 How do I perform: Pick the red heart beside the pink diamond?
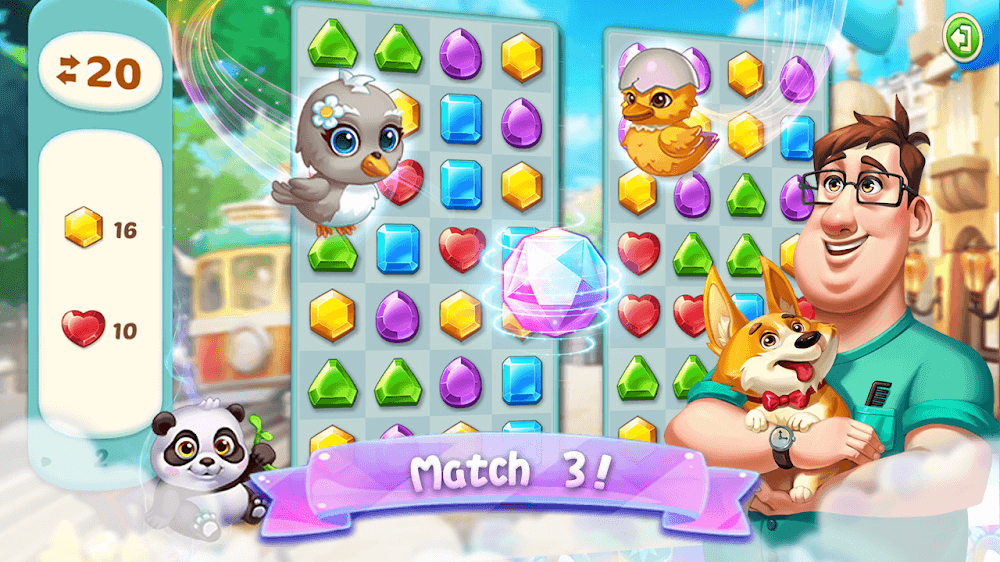461,248
